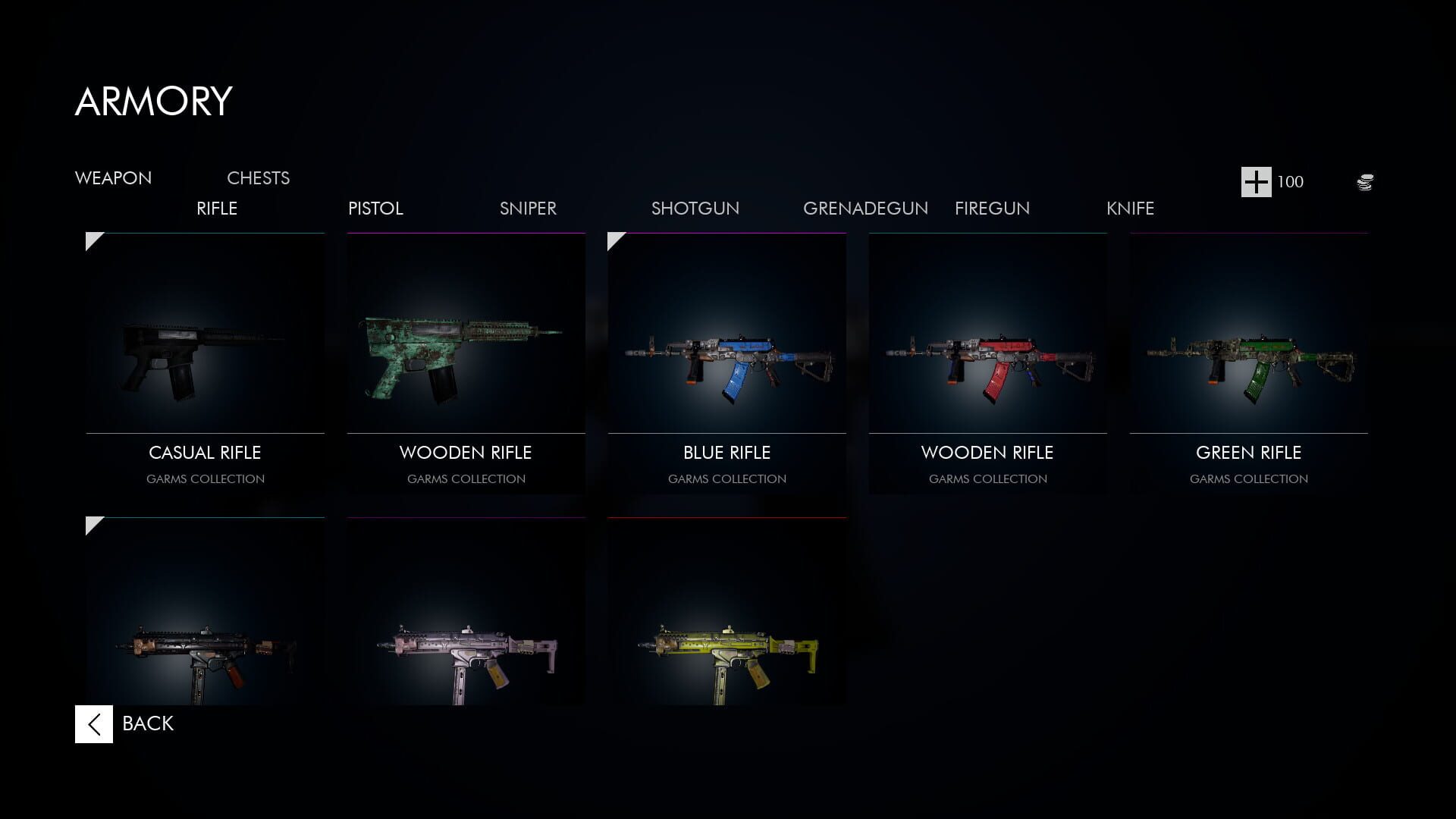Click the back arrow chevron icon

[93, 723]
